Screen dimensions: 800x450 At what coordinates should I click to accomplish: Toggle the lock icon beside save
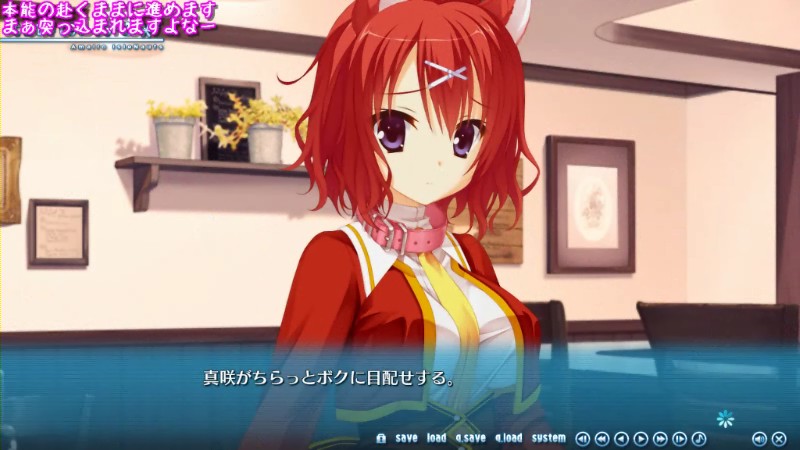coord(380,438)
